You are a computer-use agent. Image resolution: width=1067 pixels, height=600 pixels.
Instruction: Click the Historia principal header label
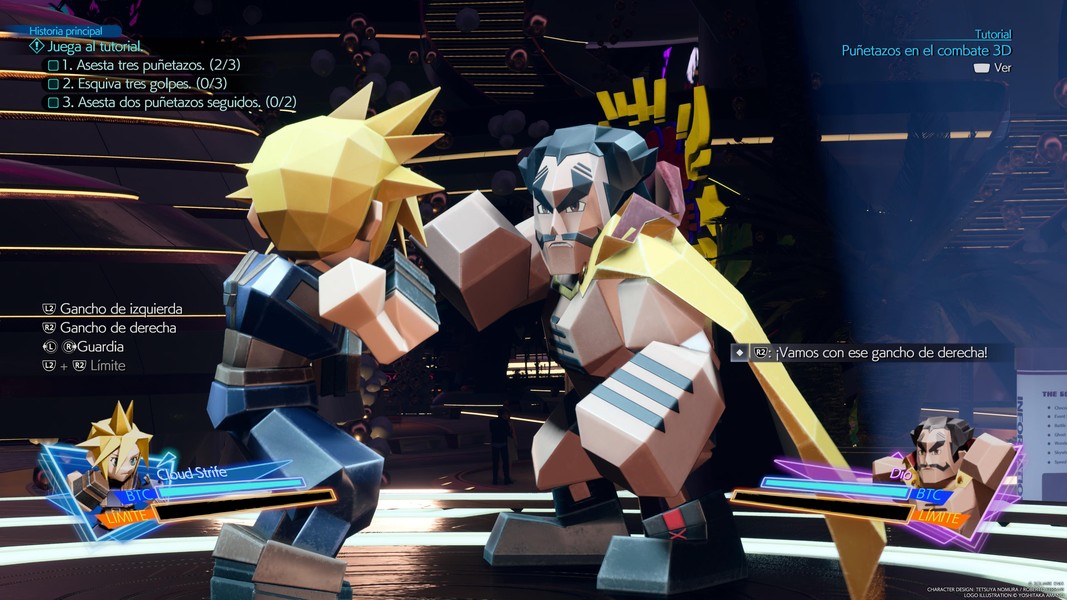pos(68,31)
